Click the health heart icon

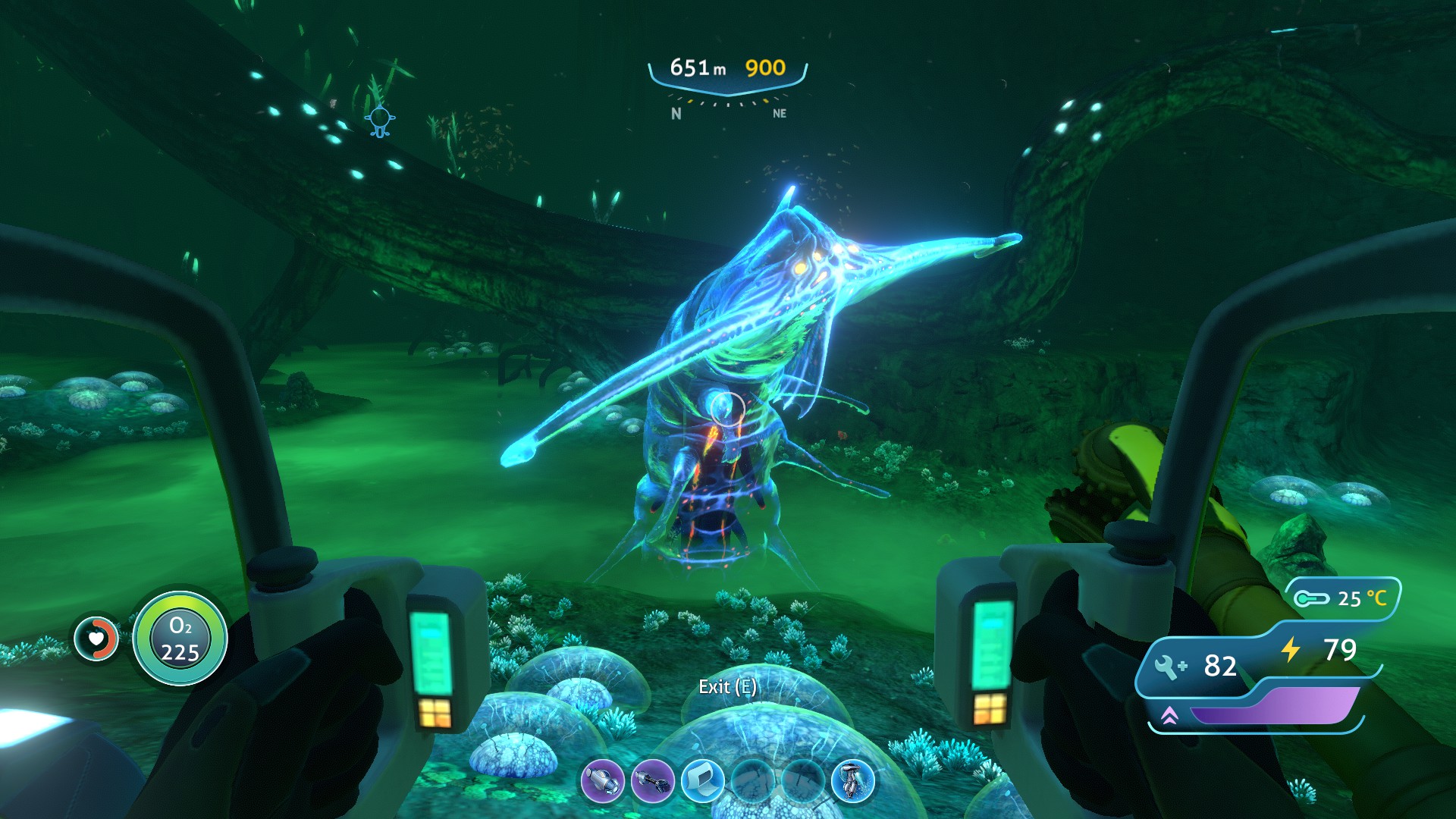coord(96,639)
